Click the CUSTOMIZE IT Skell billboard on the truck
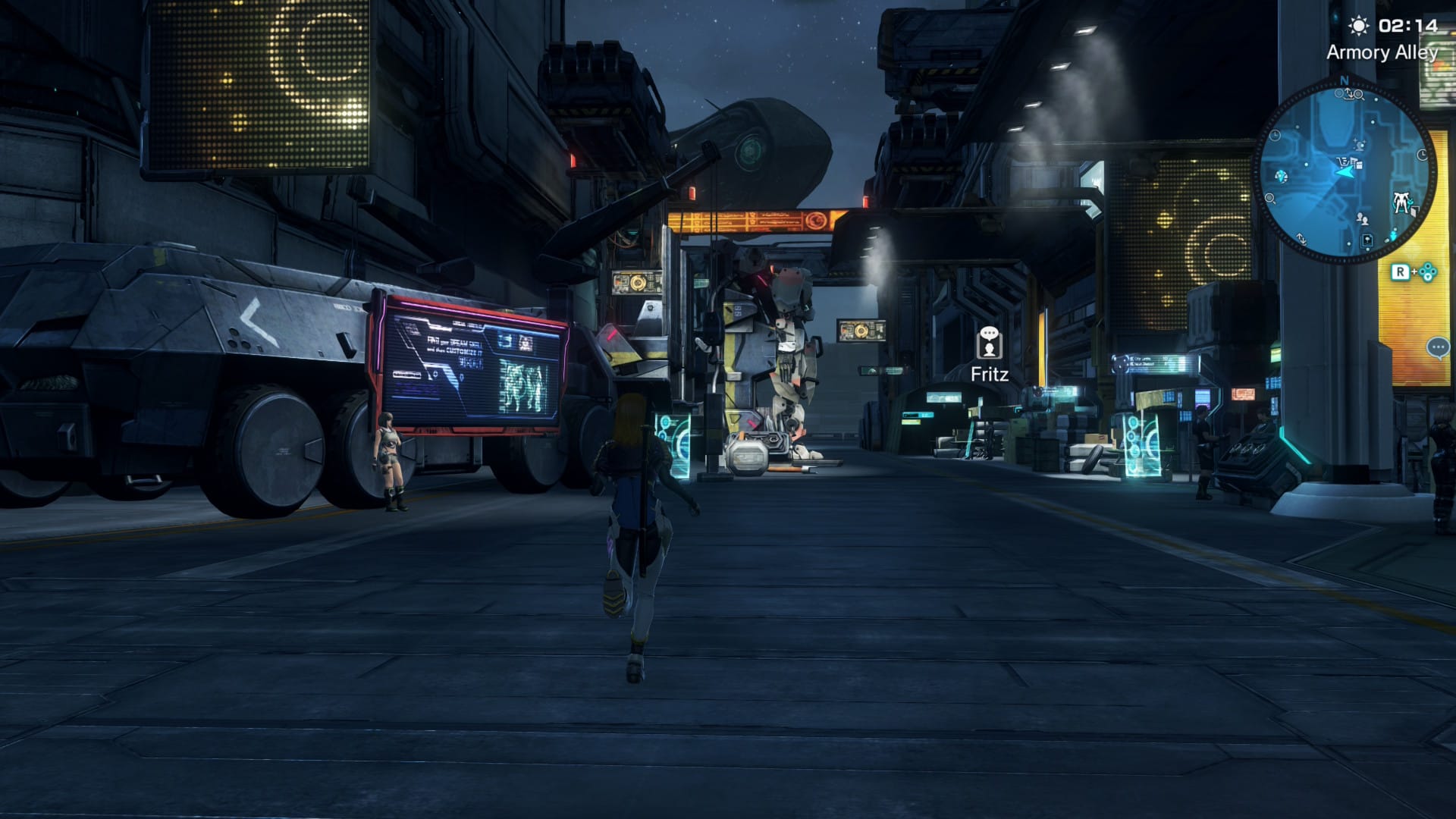 470,364
